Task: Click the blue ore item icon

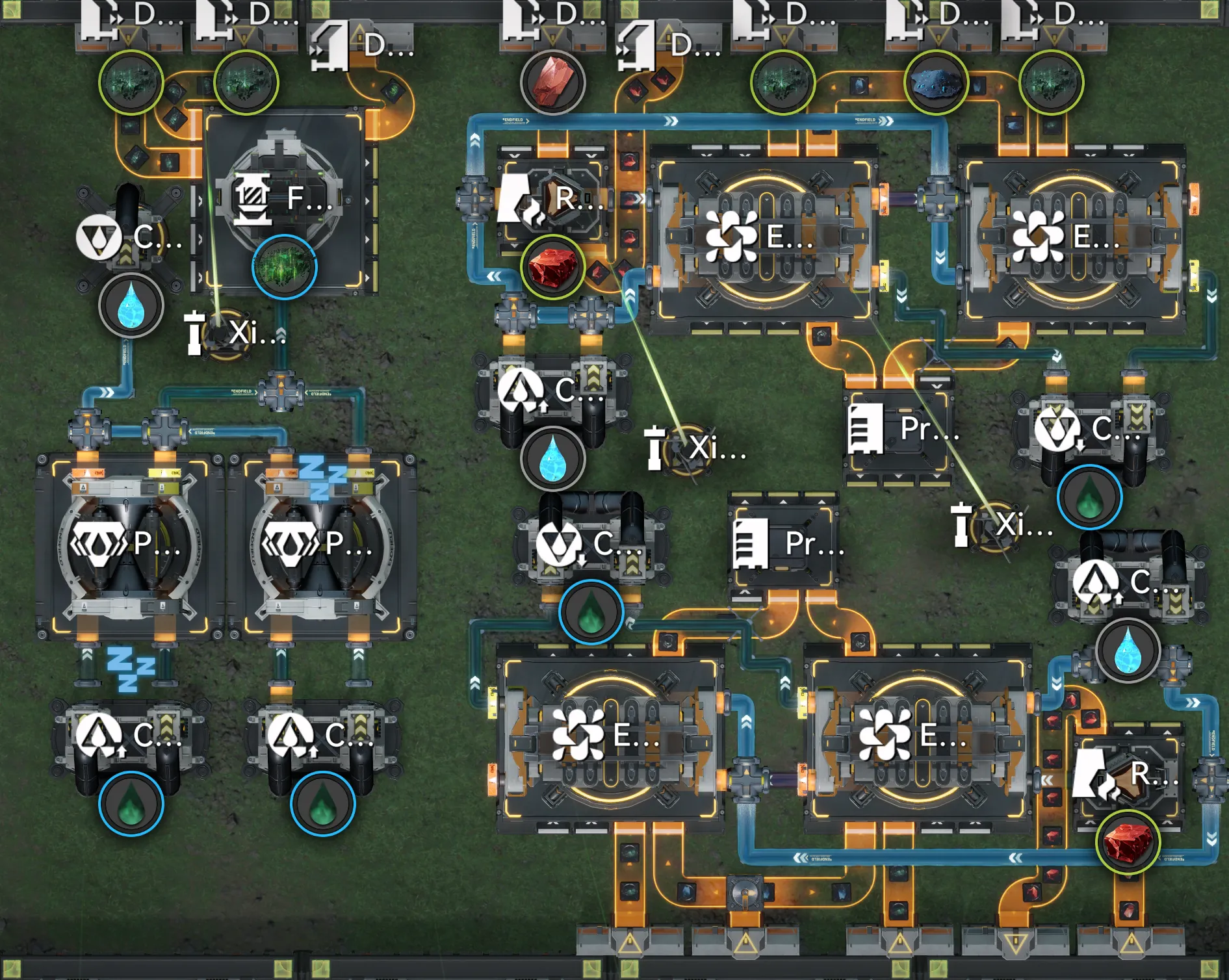Action: pyautogui.click(x=936, y=83)
